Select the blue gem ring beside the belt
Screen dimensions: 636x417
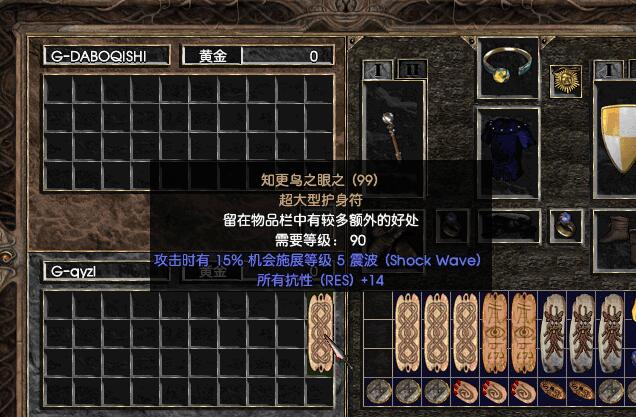565,223
